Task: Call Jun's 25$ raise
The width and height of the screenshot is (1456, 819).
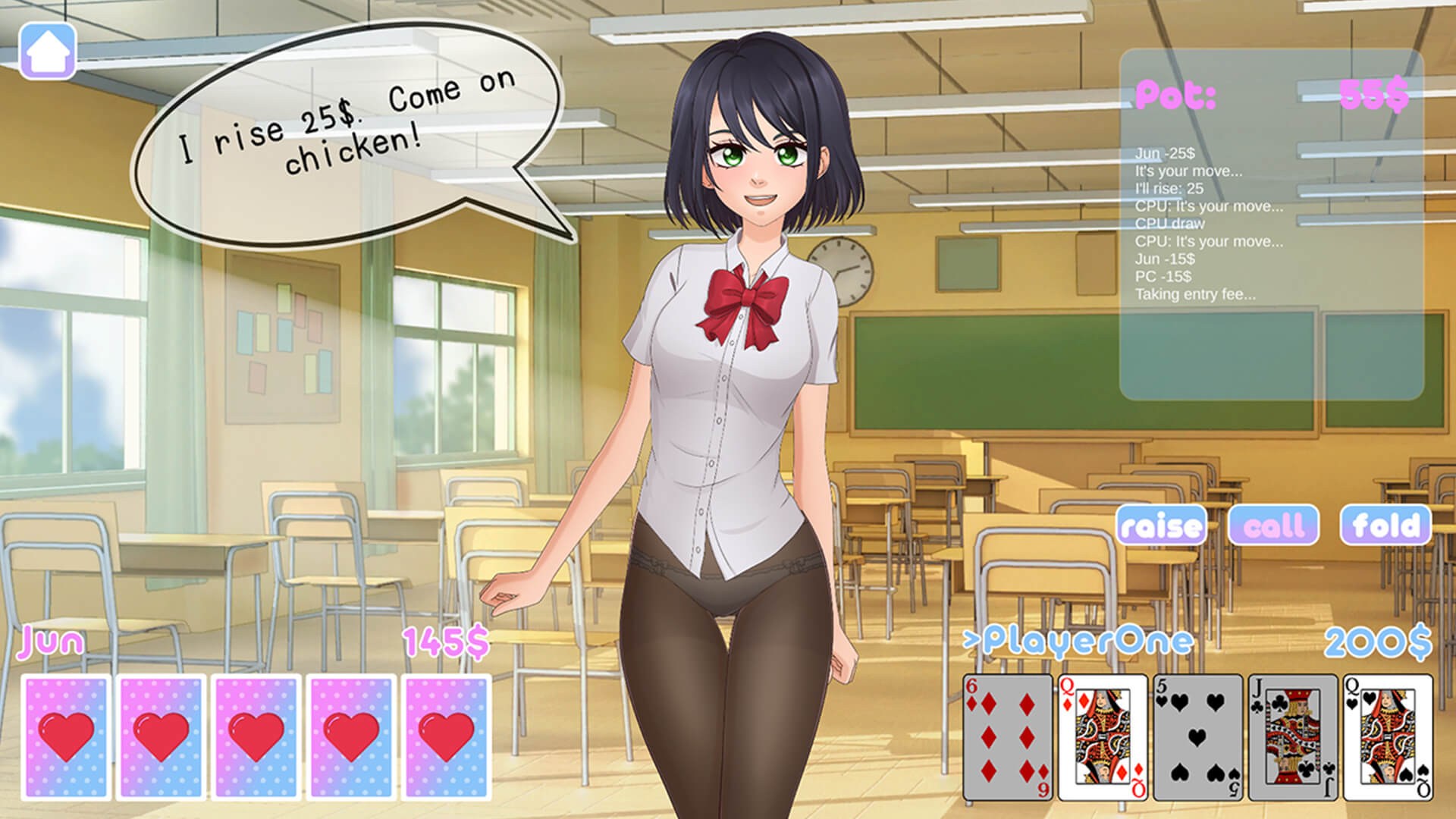Action: click(1274, 526)
